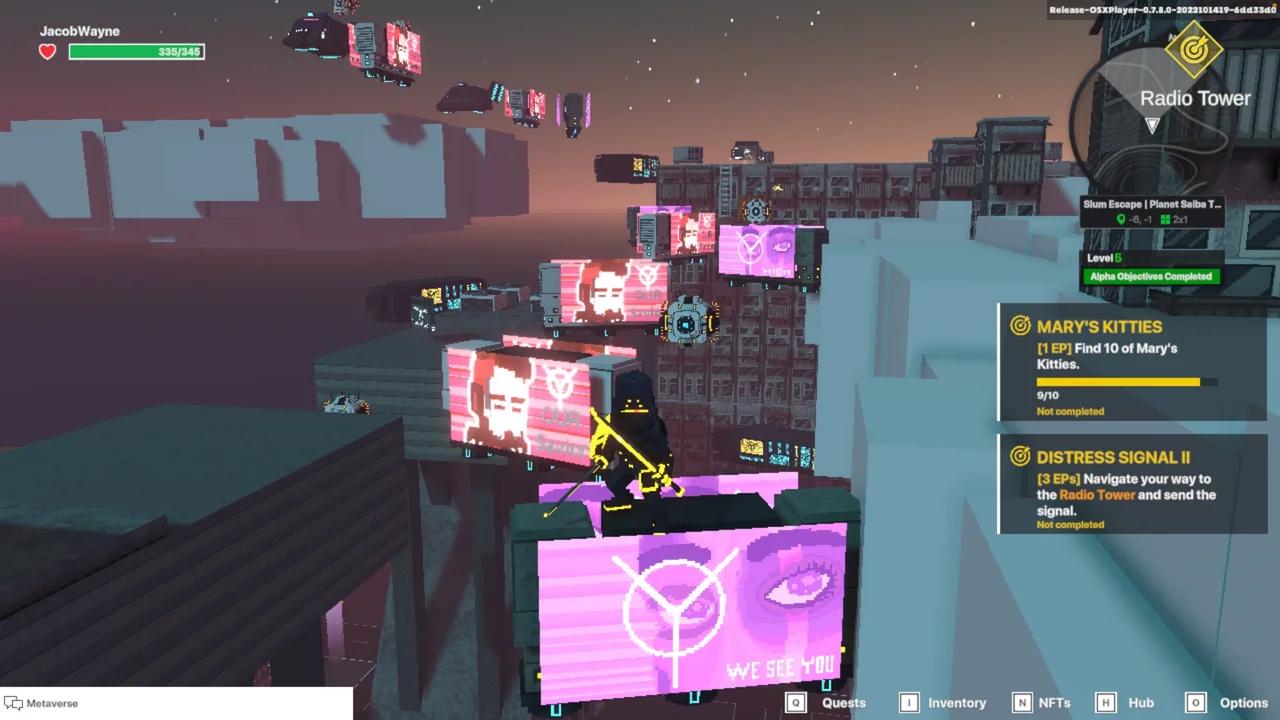The width and height of the screenshot is (1280, 720).
Task: Click the Distress Signal II objective icon
Action: click(1020, 457)
